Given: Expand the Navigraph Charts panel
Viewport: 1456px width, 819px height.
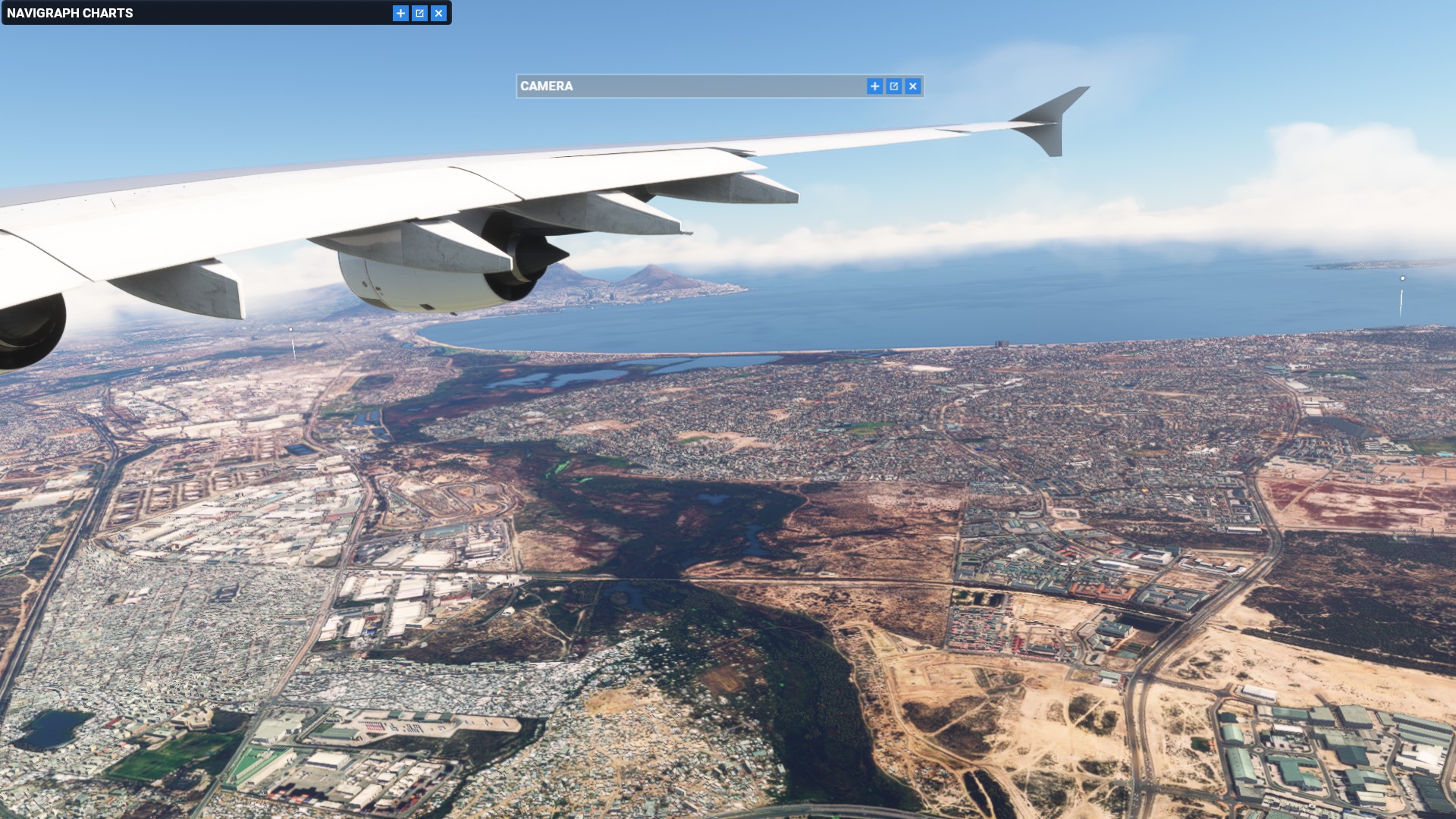Looking at the screenshot, I should pos(400,13).
